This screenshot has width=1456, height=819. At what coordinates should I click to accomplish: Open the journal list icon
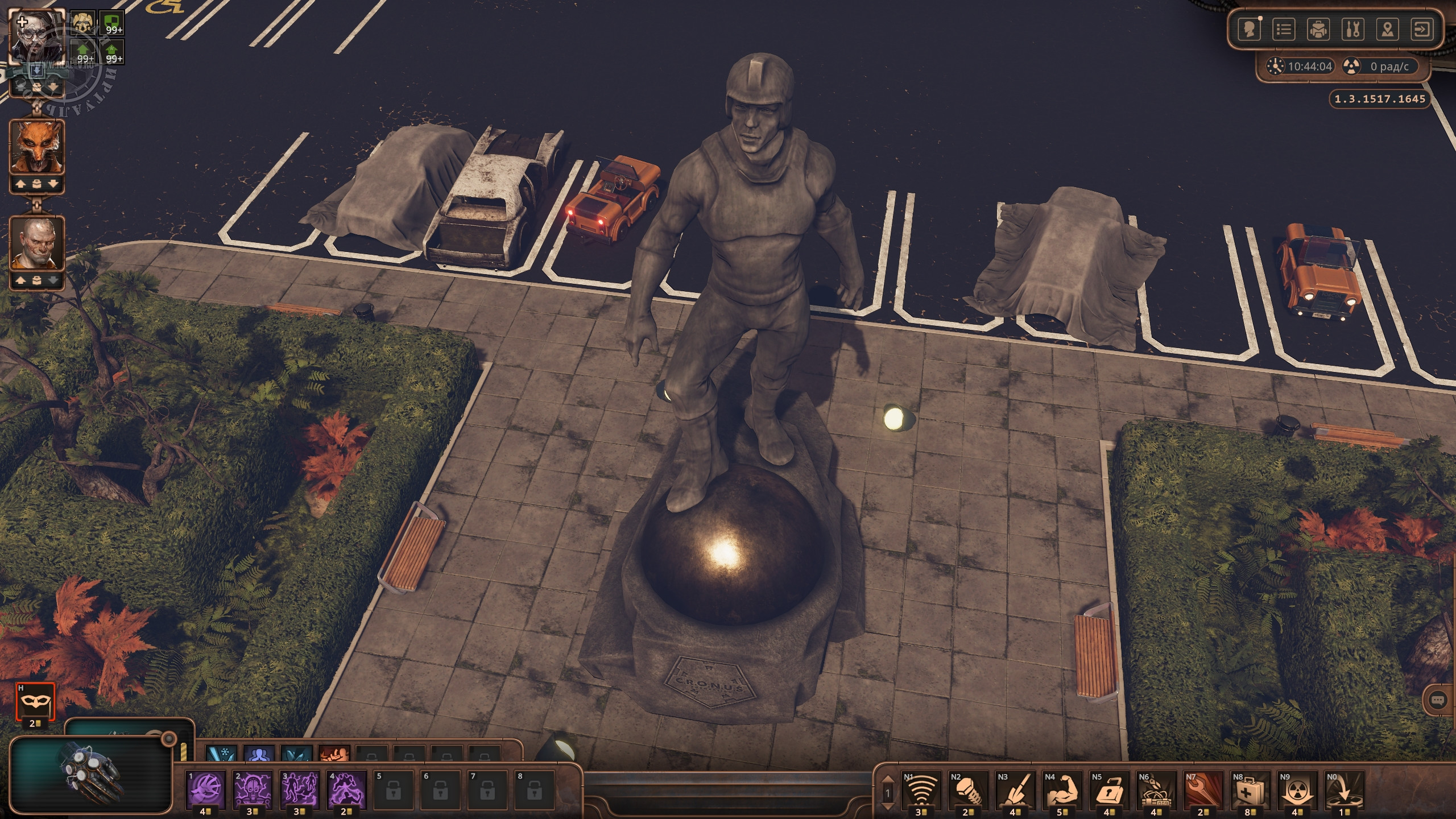(x=1284, y=30)
